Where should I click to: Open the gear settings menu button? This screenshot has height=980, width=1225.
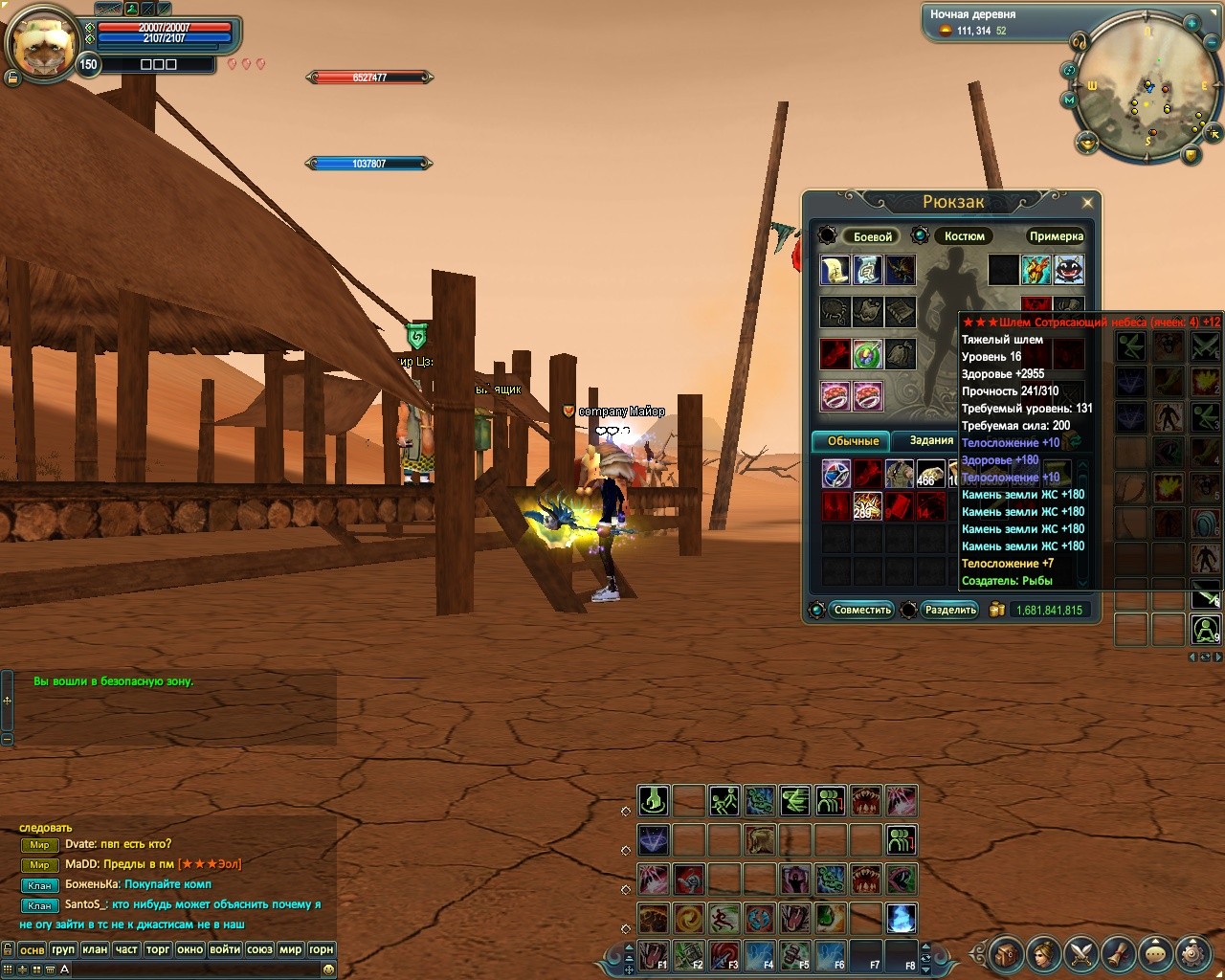(1192, 953)
